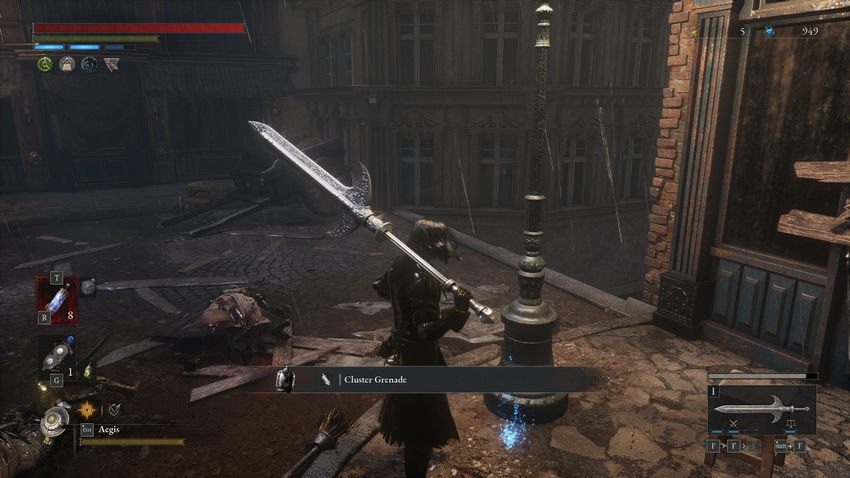
Task: Click the paper arrow status icon
Action: (110, 64)
